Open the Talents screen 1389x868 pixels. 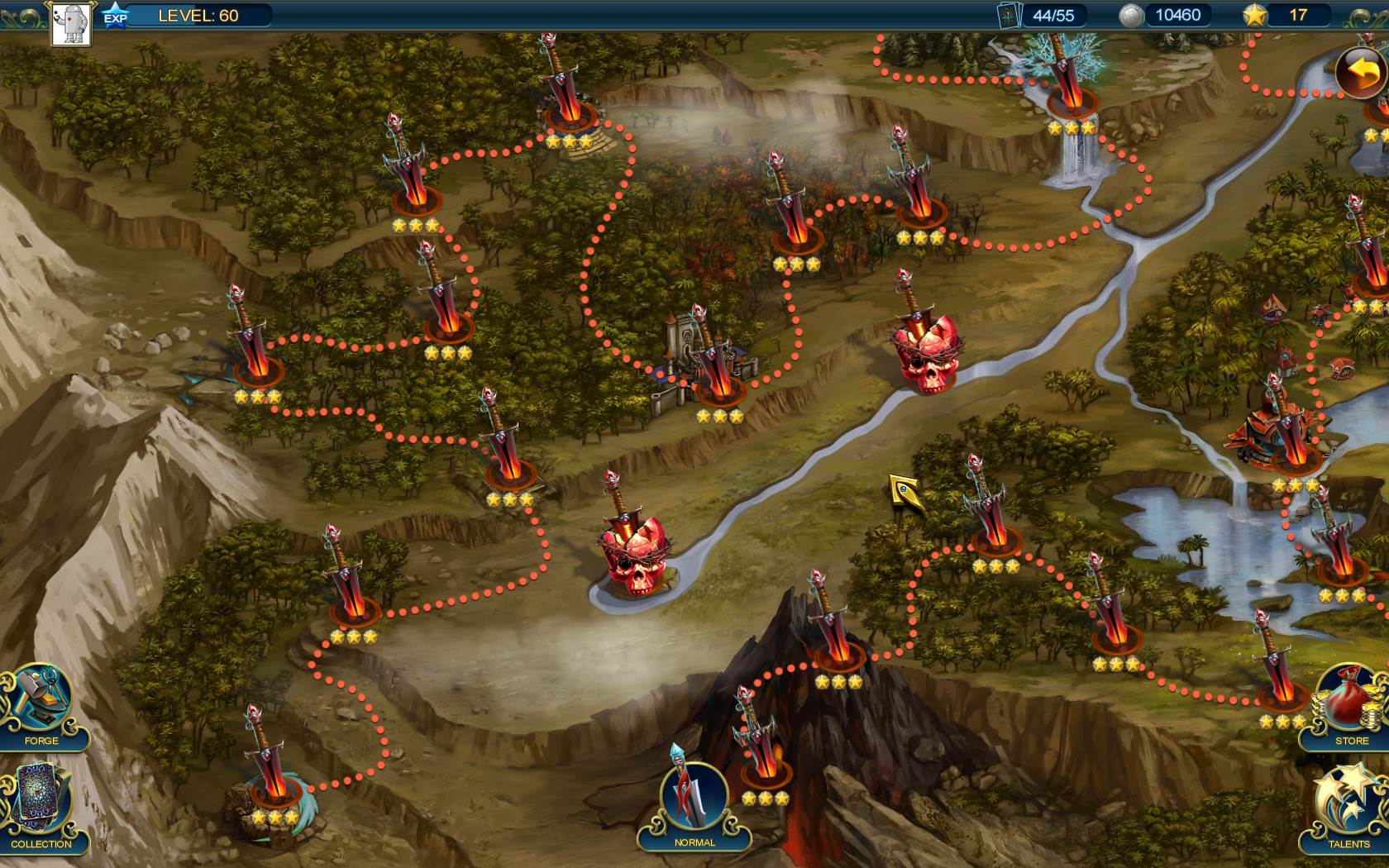point(1348,808)
